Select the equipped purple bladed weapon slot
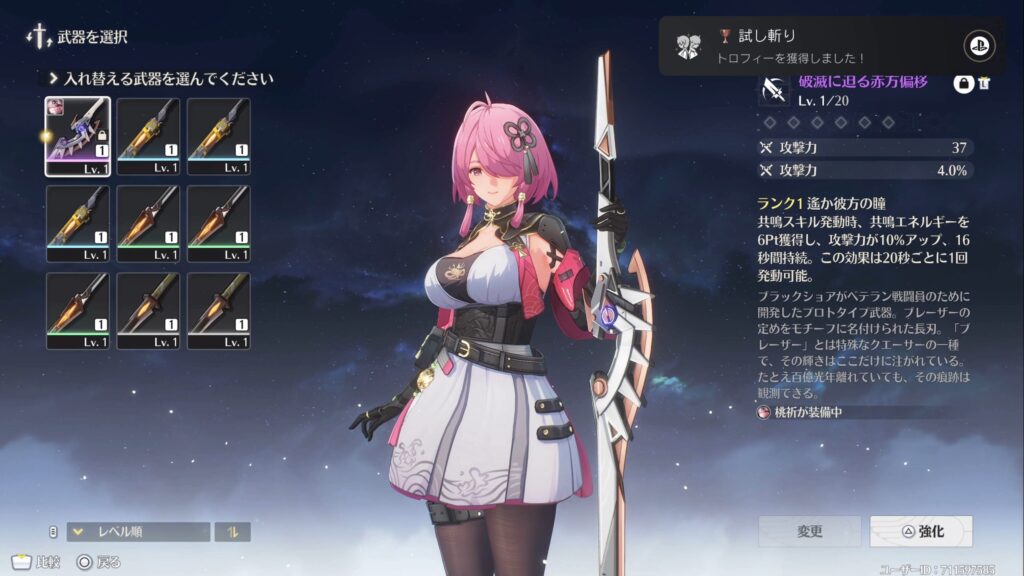The width and height of the screenshot is (1024, 576). pos(78,137)
